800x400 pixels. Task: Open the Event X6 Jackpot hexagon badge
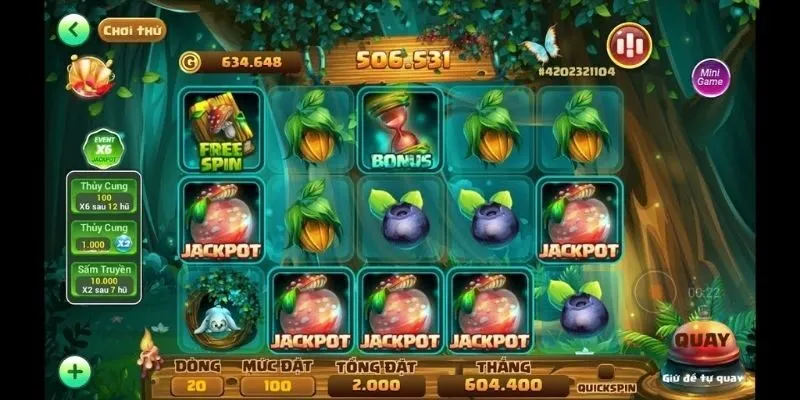coord(103,150)
